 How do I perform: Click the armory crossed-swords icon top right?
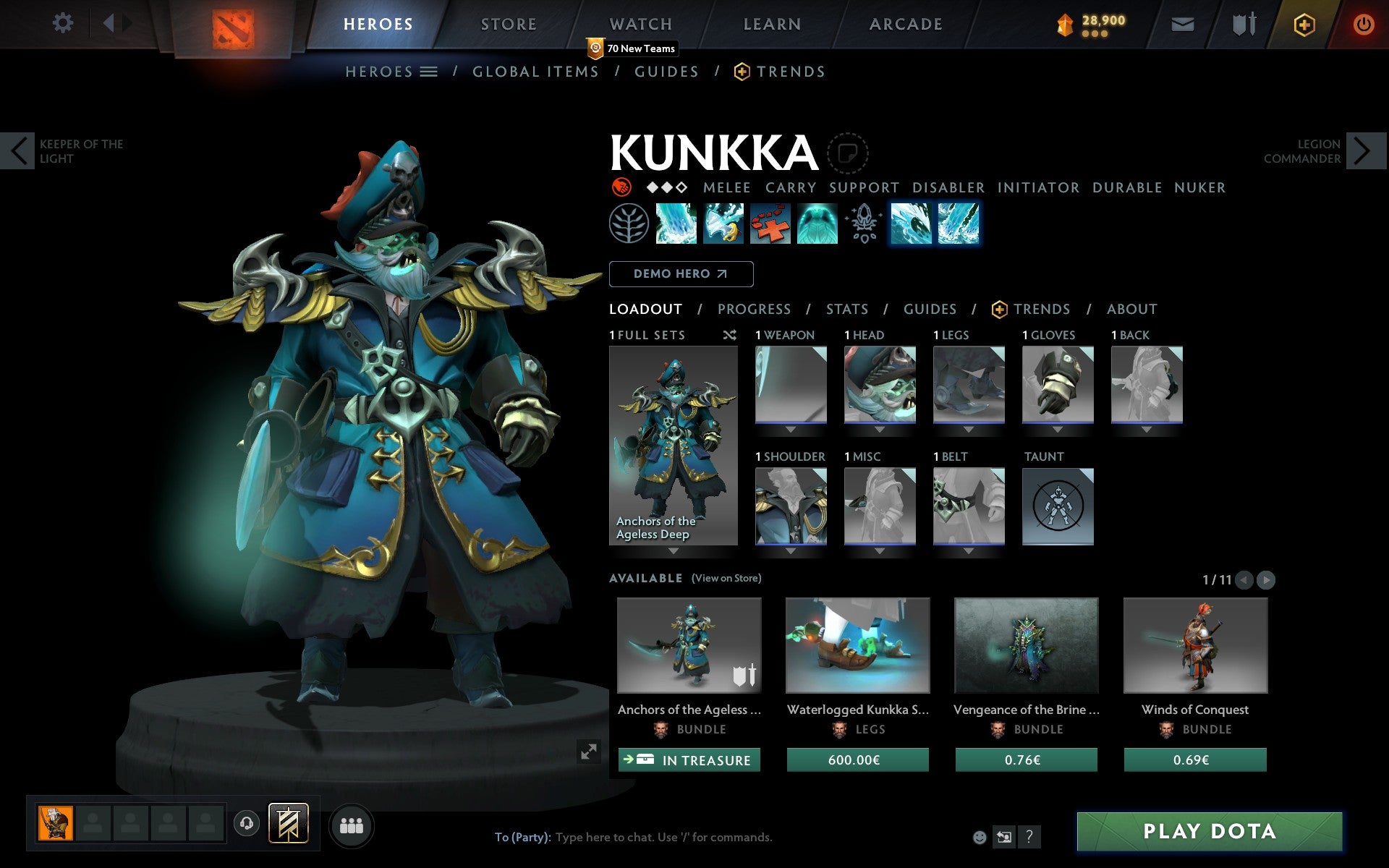point(1243,23)
